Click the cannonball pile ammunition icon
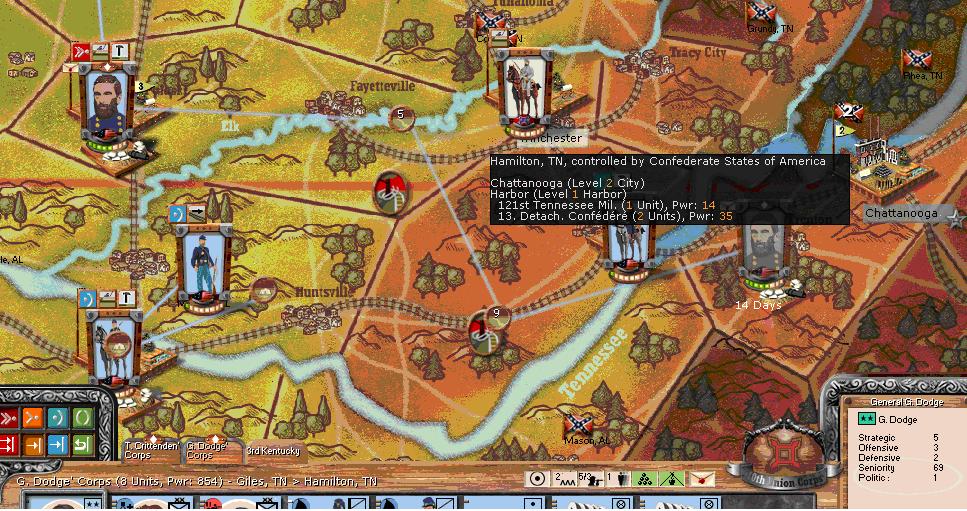The height and width of the screenshot is (511, 967). pos(646,479)
